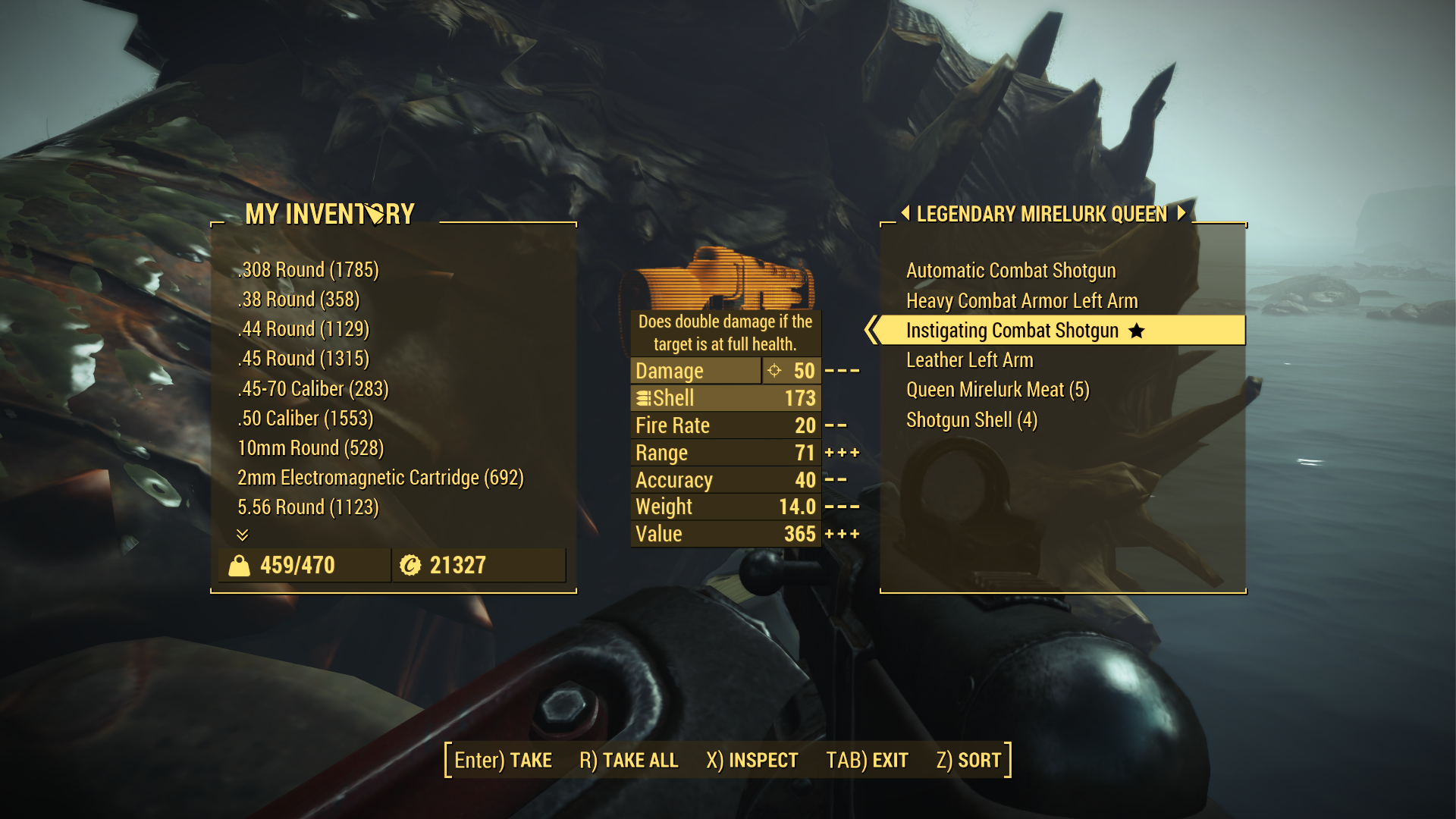
Task: Choose Heavy Combat Armor Left Arm
Action: 1021,301
